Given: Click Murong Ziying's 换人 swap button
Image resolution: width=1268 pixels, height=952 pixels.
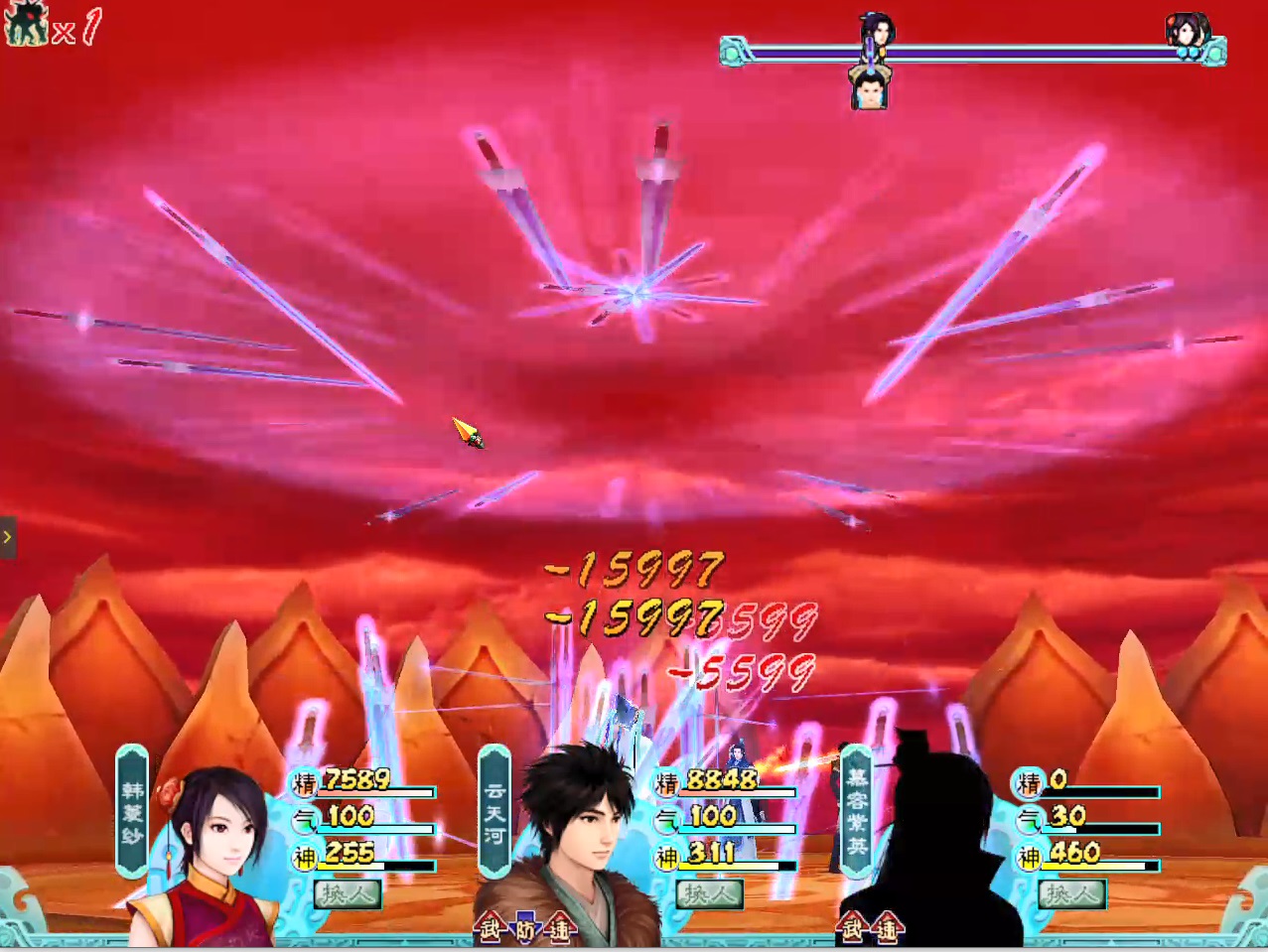Looking at the screenshot, I should (1070, 893).
